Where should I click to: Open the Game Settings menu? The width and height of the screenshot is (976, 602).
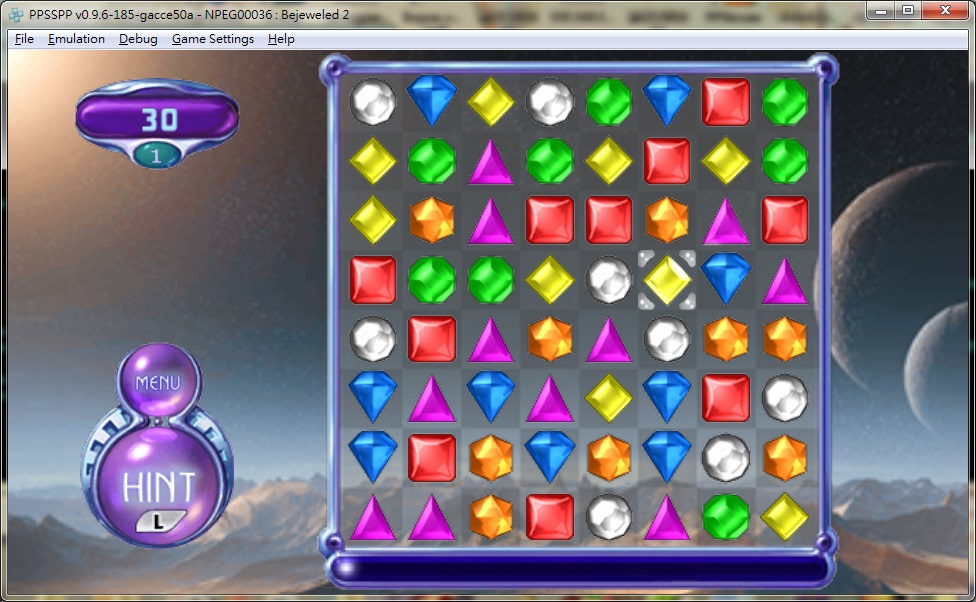[212, 39]
